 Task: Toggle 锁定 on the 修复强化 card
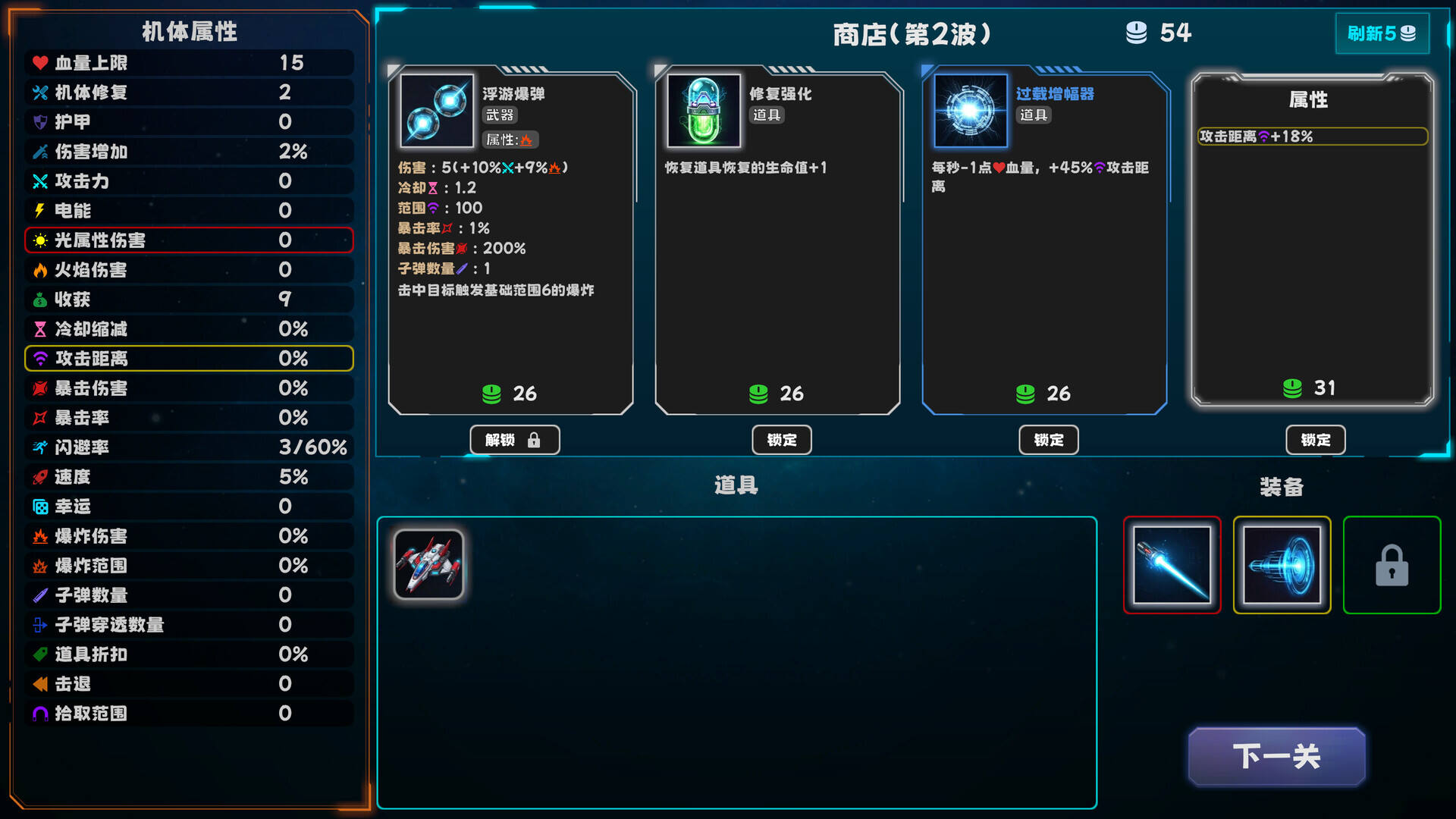(x=781, y=440)
